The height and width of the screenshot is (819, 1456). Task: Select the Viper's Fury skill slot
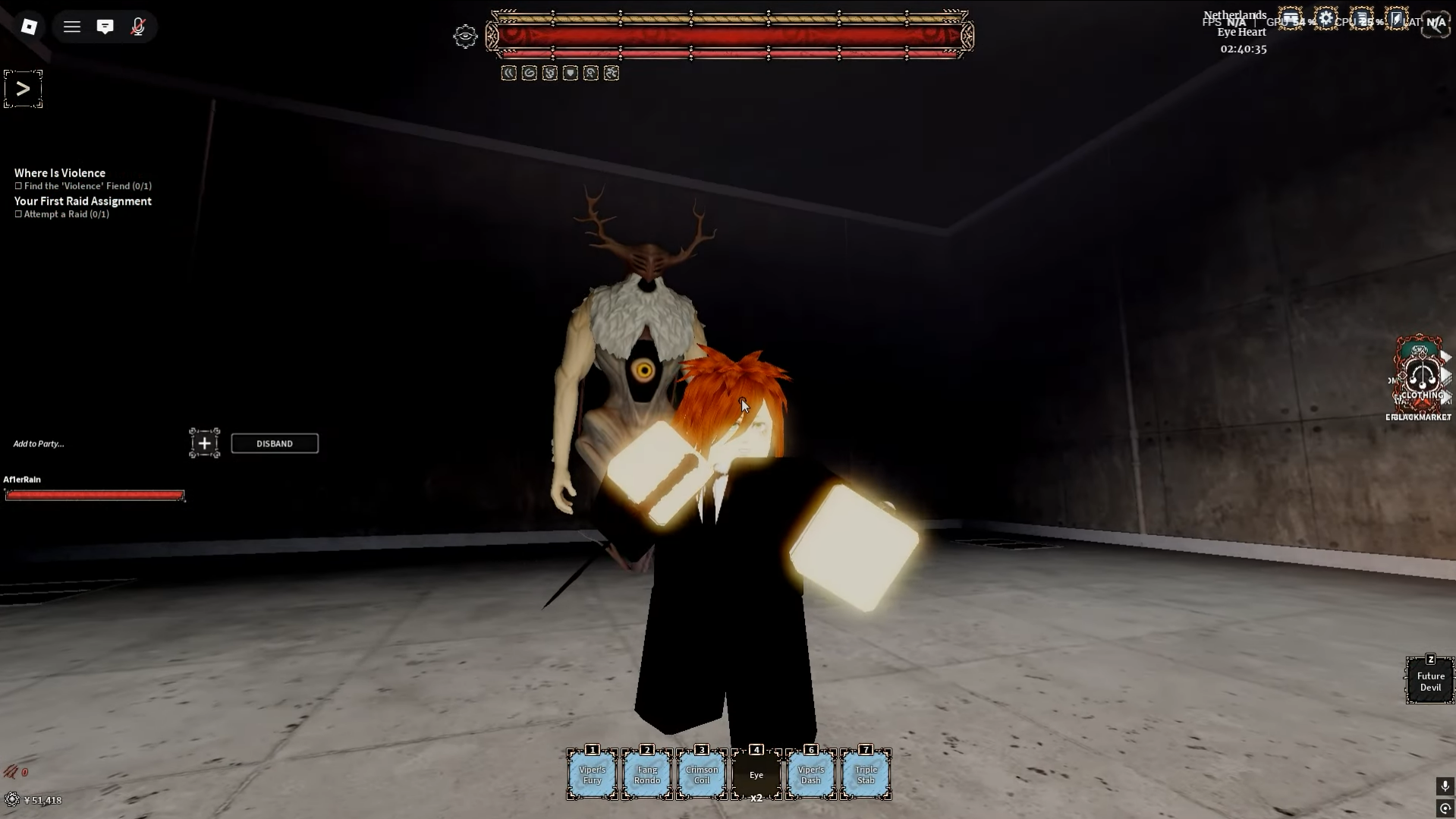click(x=593, y=774)
